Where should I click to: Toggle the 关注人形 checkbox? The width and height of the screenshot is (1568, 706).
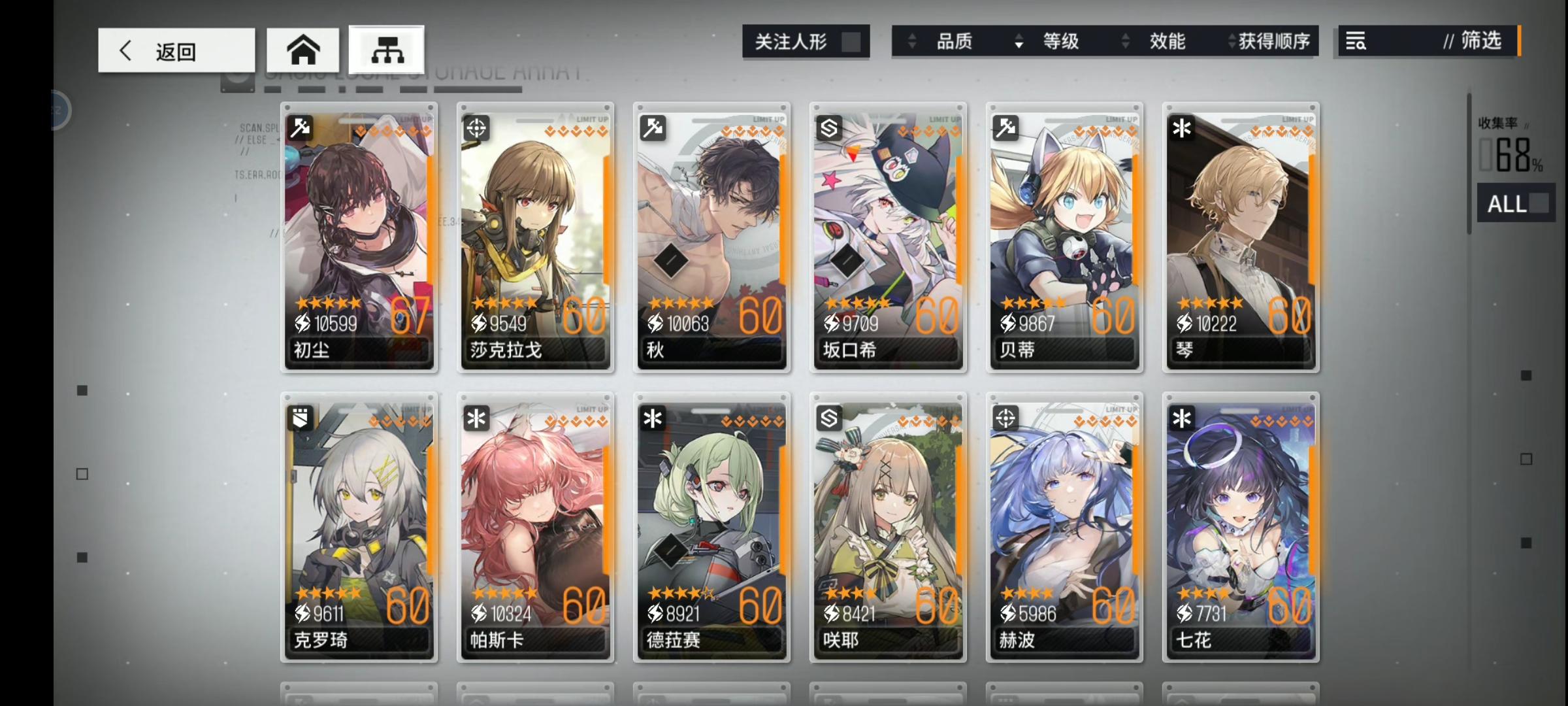(x=851, y=41)
